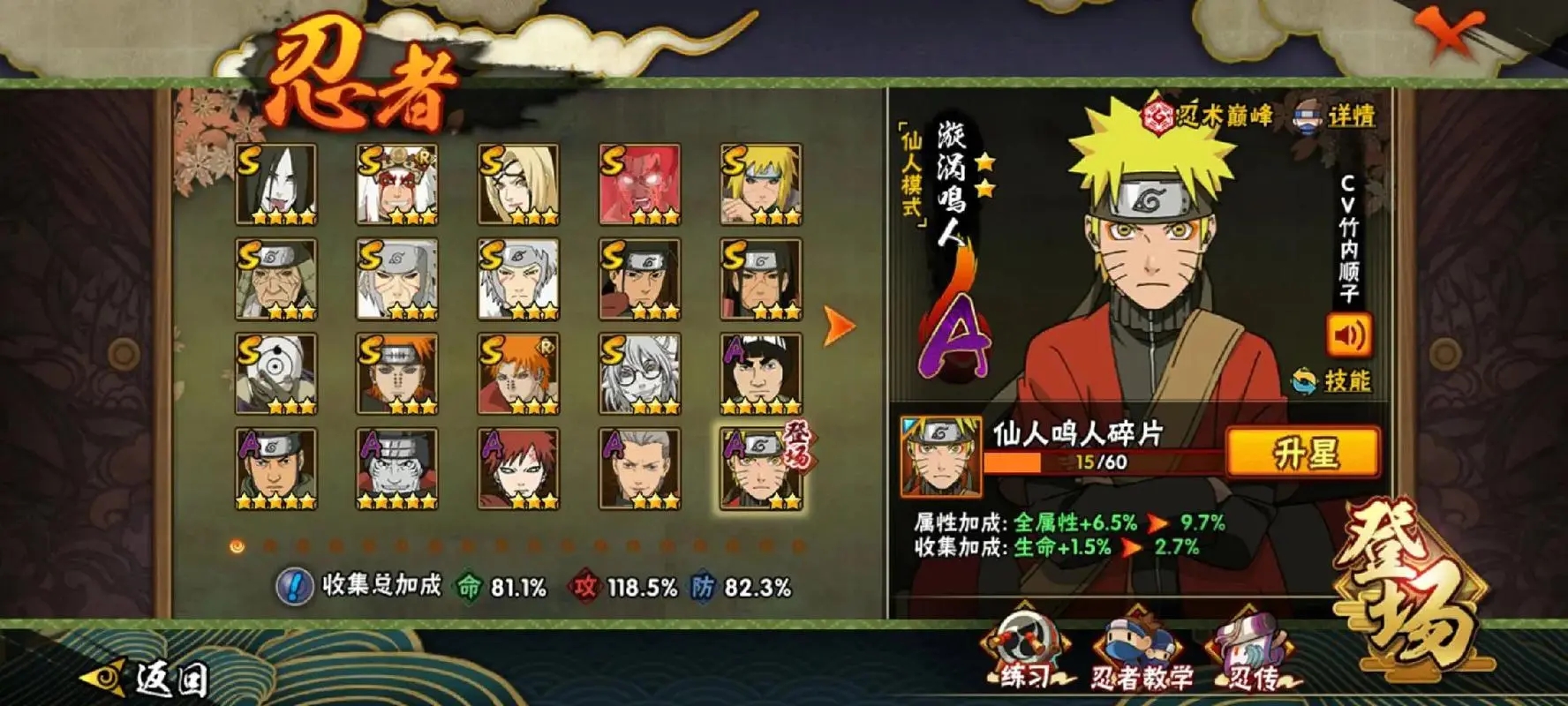Click the 升星 star-up button

pos(1303,454)
